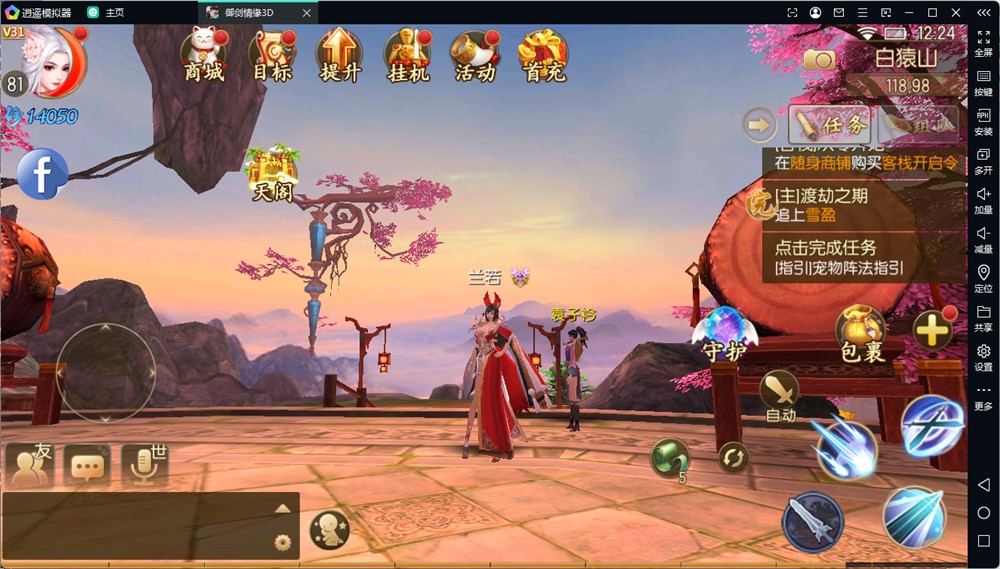
Task: Open the 活动 events icon
Action: pyautogui.click(x=475, y=55)
